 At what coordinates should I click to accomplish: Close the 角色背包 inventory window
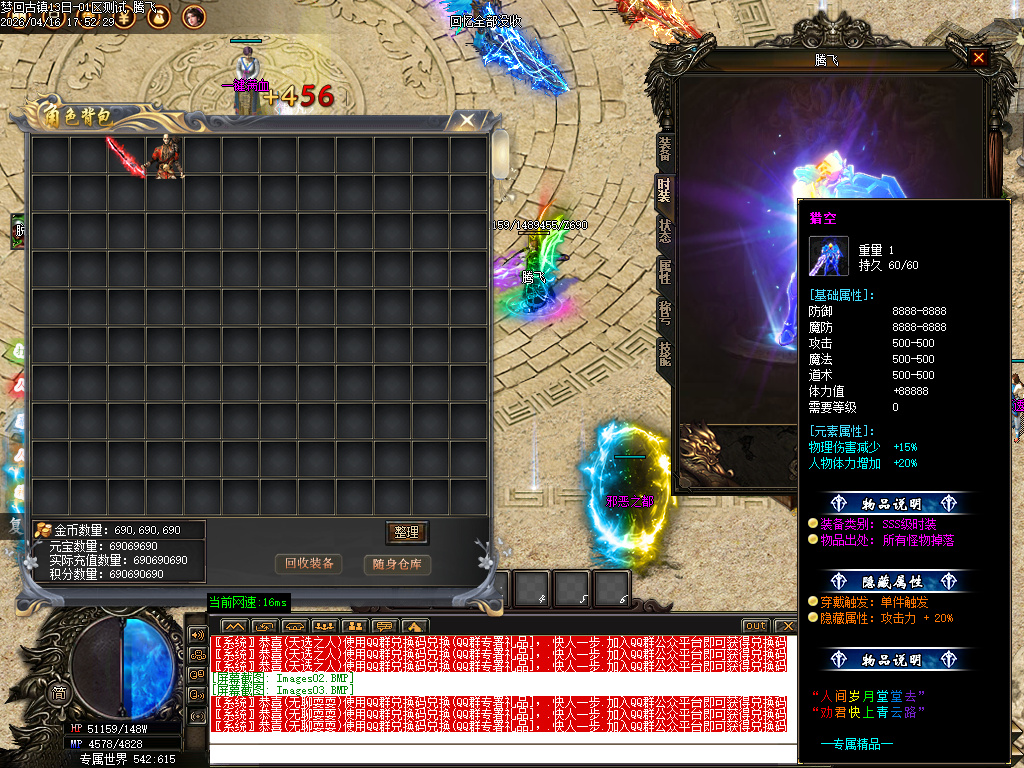coord(467,121)
